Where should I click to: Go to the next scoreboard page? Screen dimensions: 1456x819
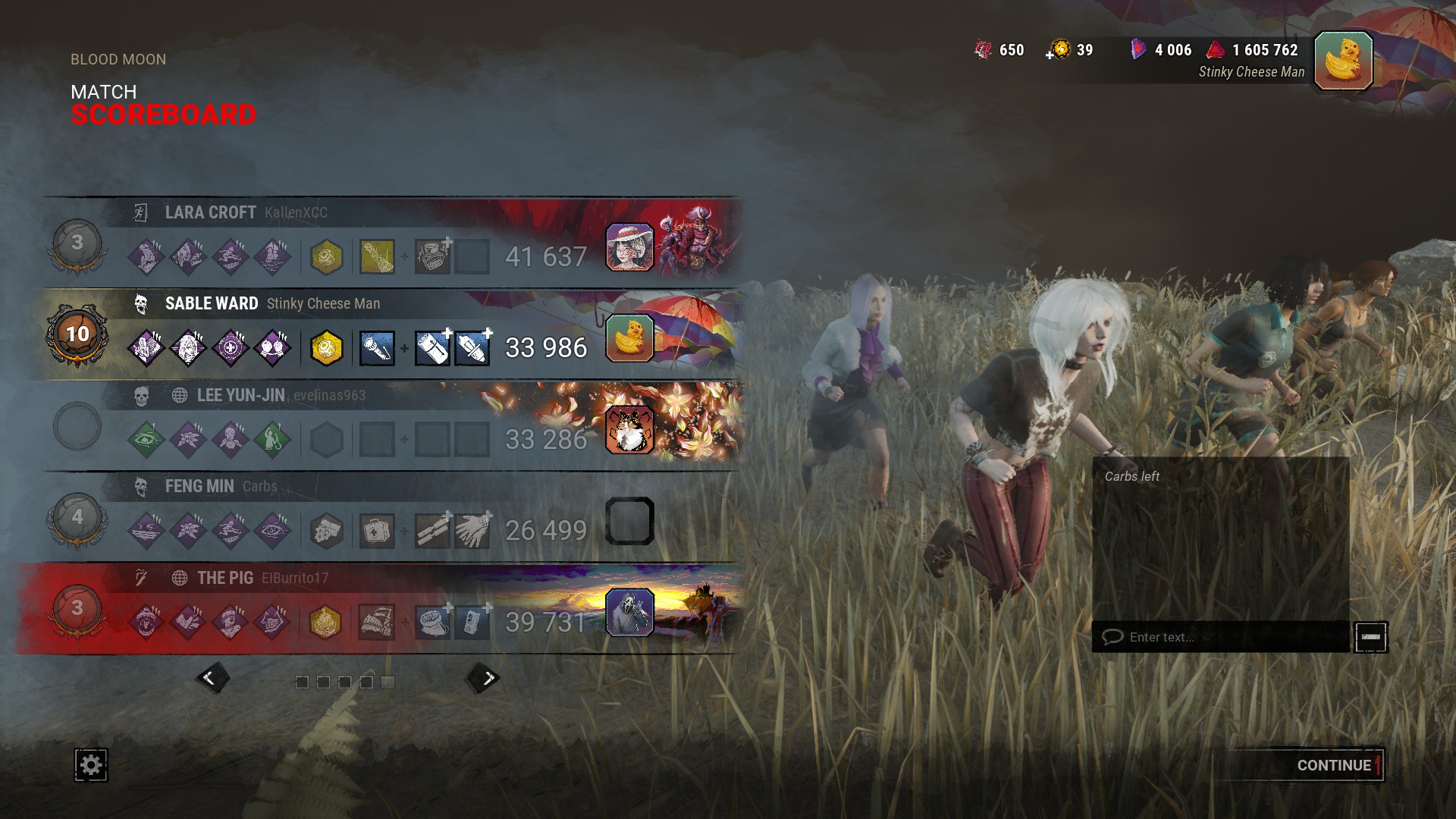485,678
